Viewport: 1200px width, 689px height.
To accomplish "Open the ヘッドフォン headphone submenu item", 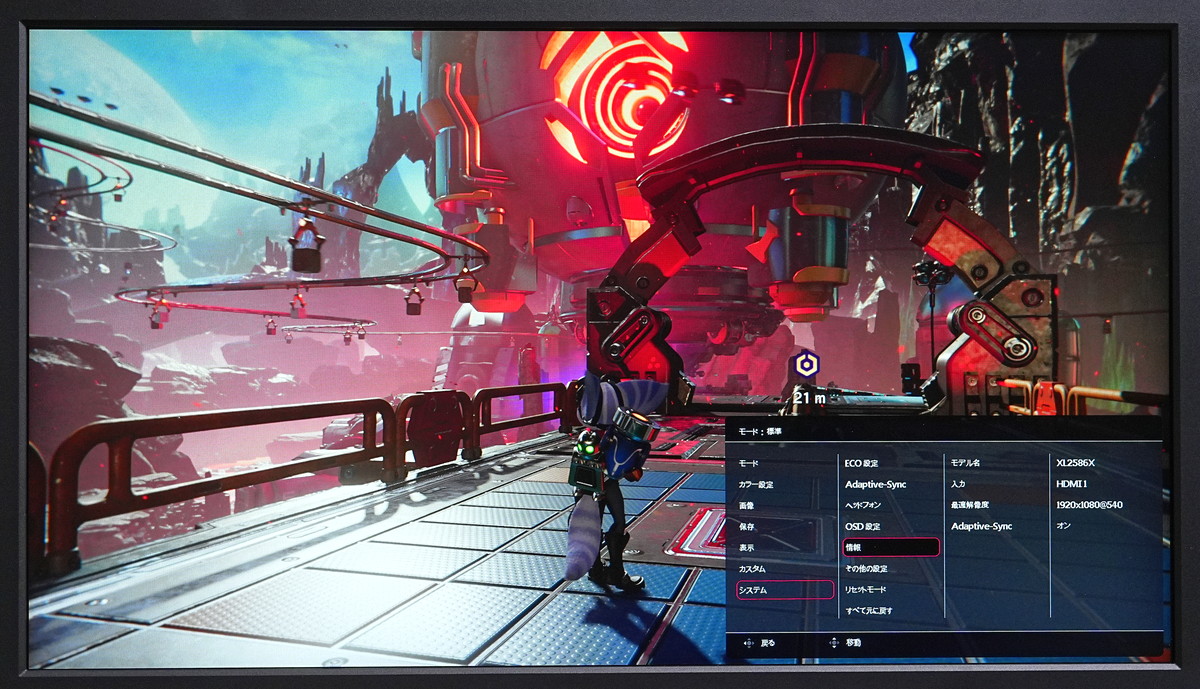I will (x=862, y=506).
